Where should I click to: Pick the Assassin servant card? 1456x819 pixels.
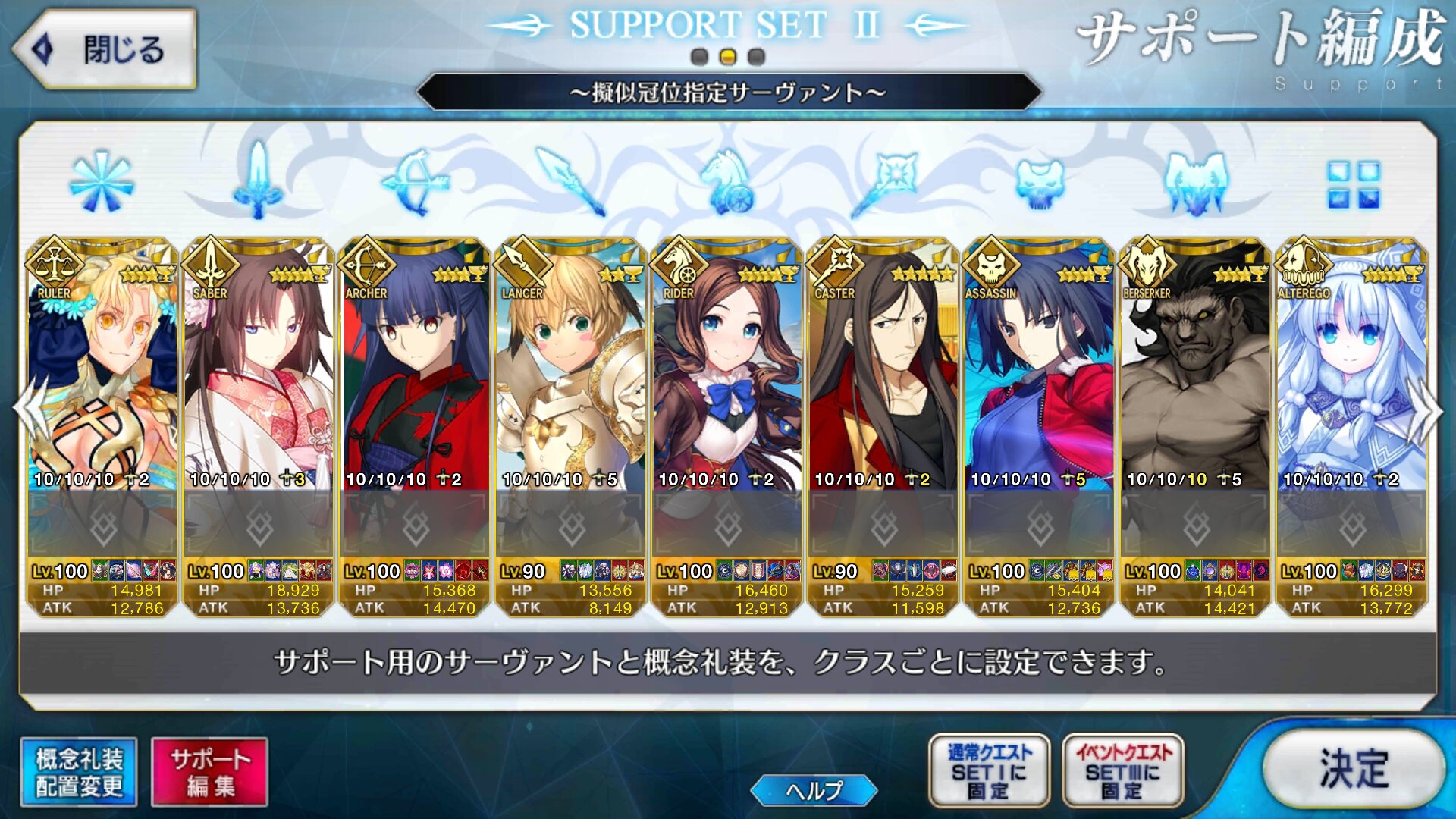[1040, 379]
